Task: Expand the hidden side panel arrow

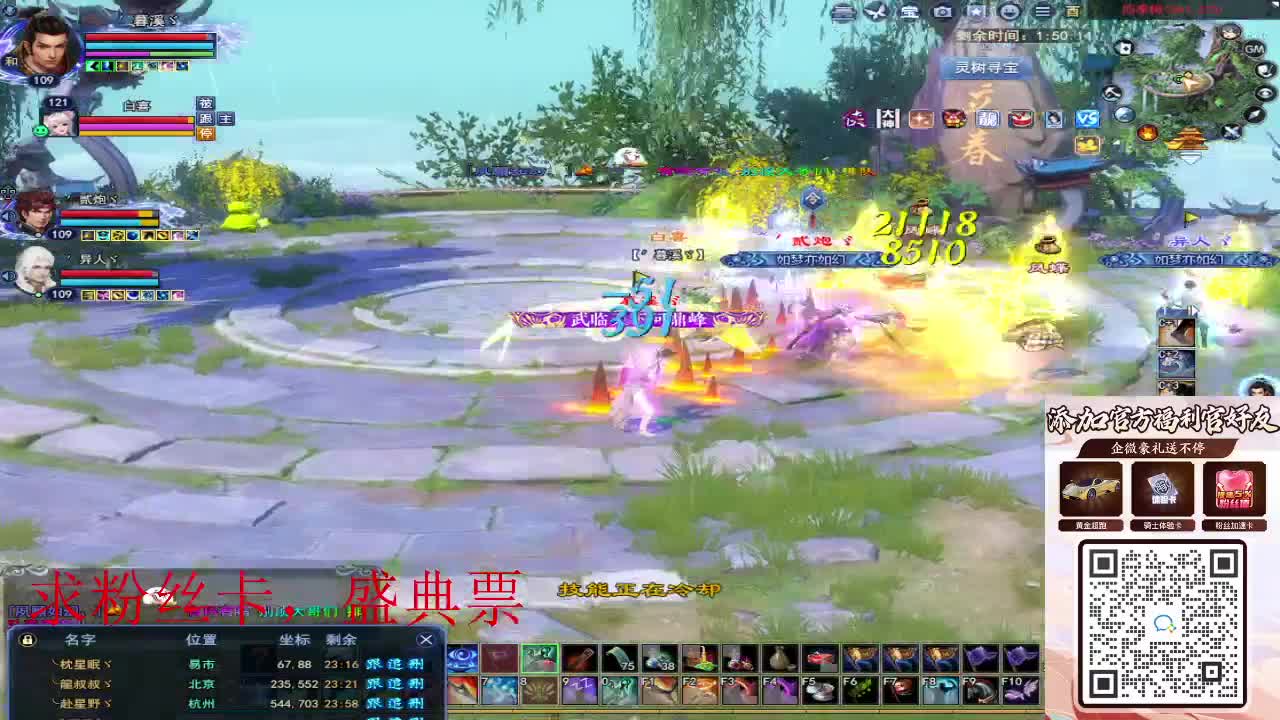Action: (1196, 310)
